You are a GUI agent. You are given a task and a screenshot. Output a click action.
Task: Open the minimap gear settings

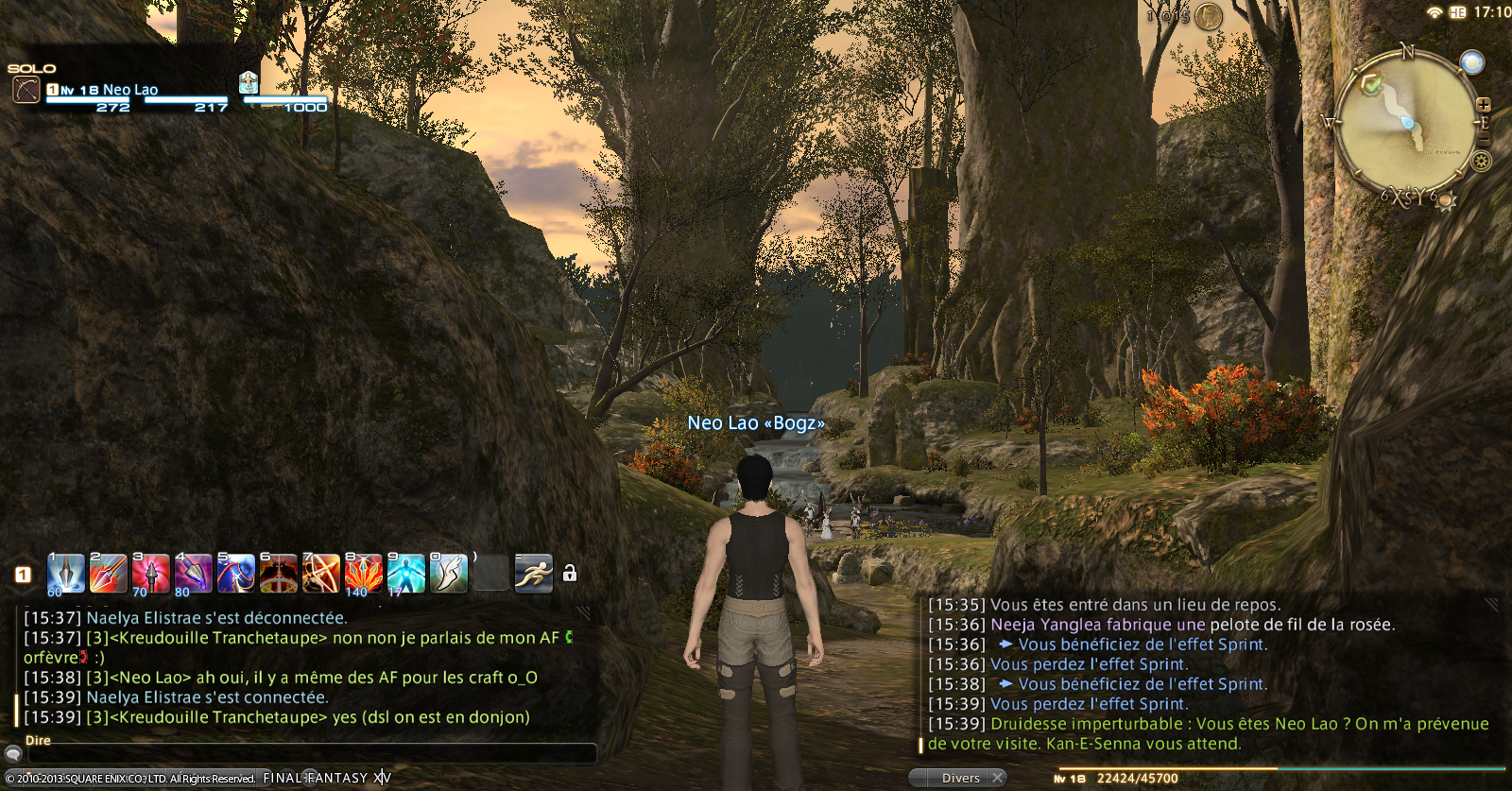1481,161
